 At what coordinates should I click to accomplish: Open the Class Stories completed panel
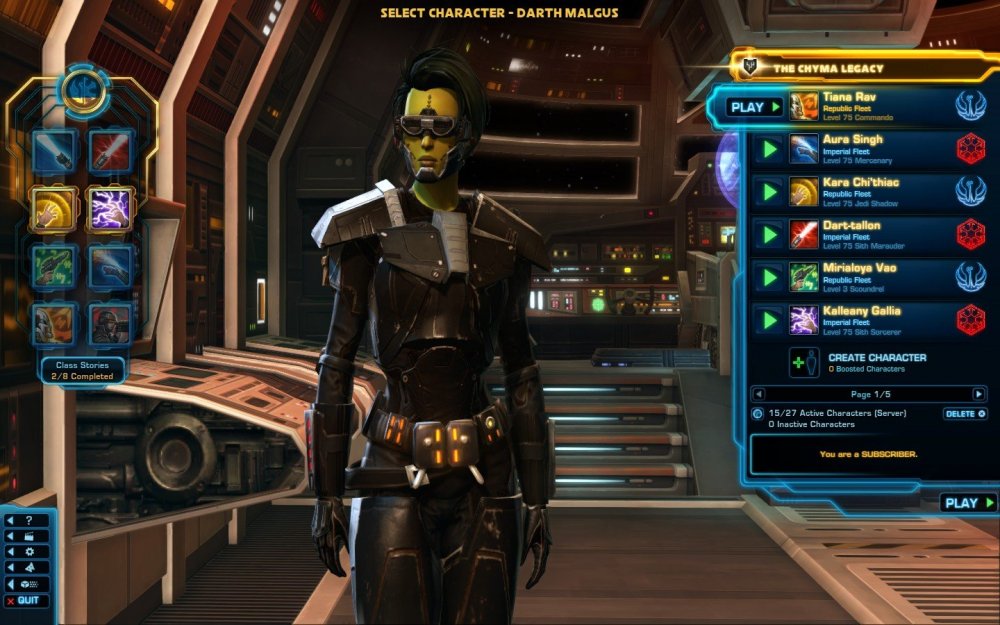(x=83, y=370)
